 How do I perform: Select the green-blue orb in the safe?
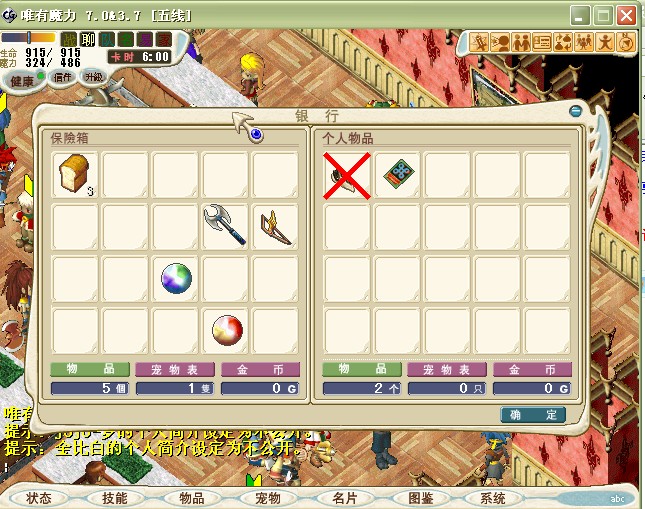(175, 277)
